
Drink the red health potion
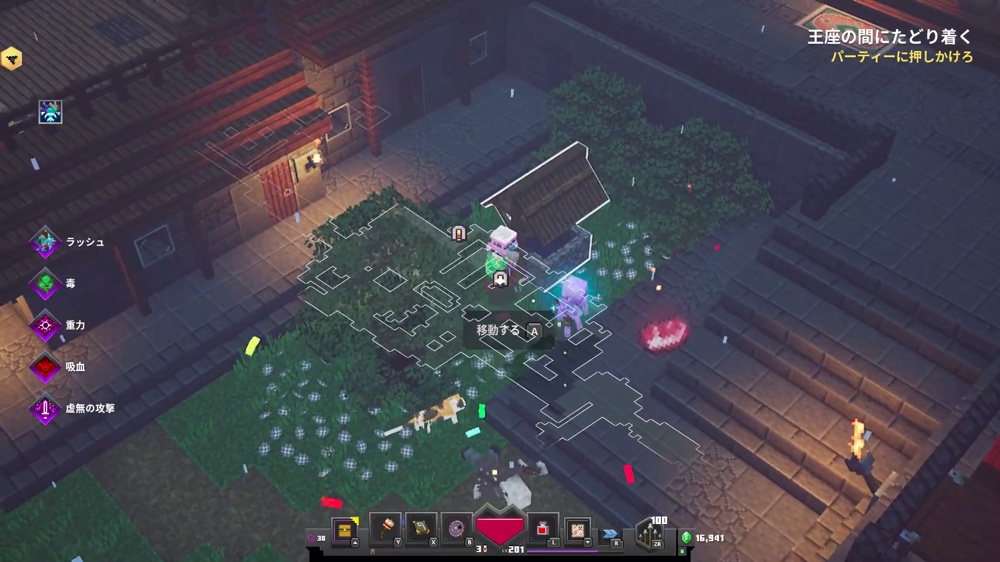(542, 527)
